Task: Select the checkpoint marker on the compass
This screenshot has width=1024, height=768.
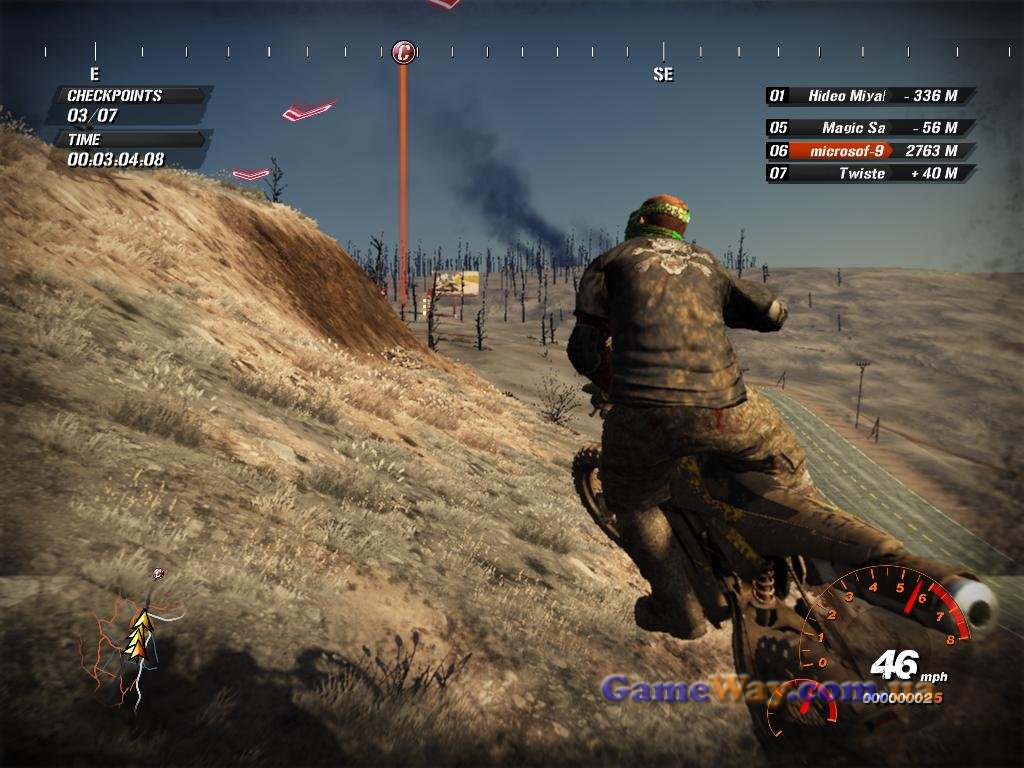Action: [403, 52]
